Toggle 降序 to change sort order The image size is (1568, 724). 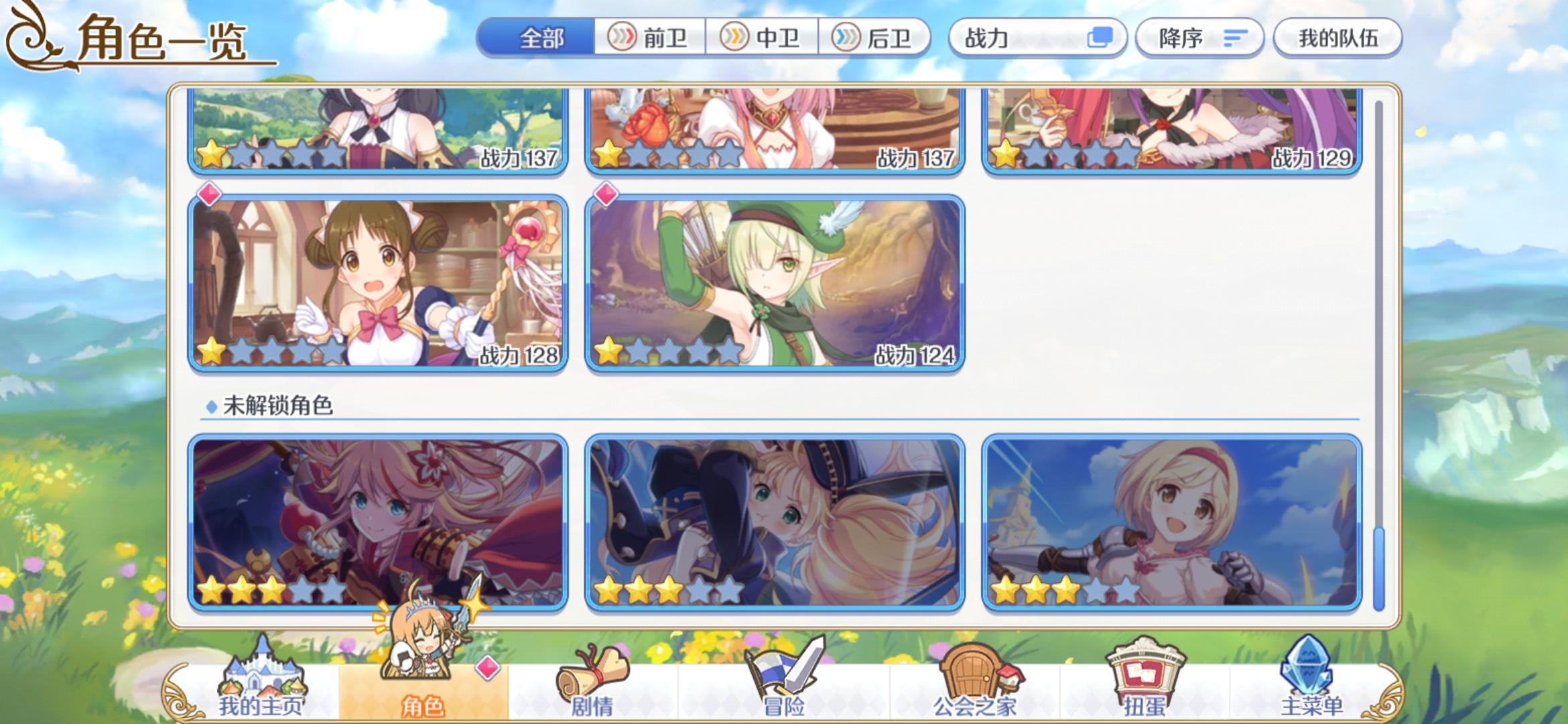point(1199,38)
